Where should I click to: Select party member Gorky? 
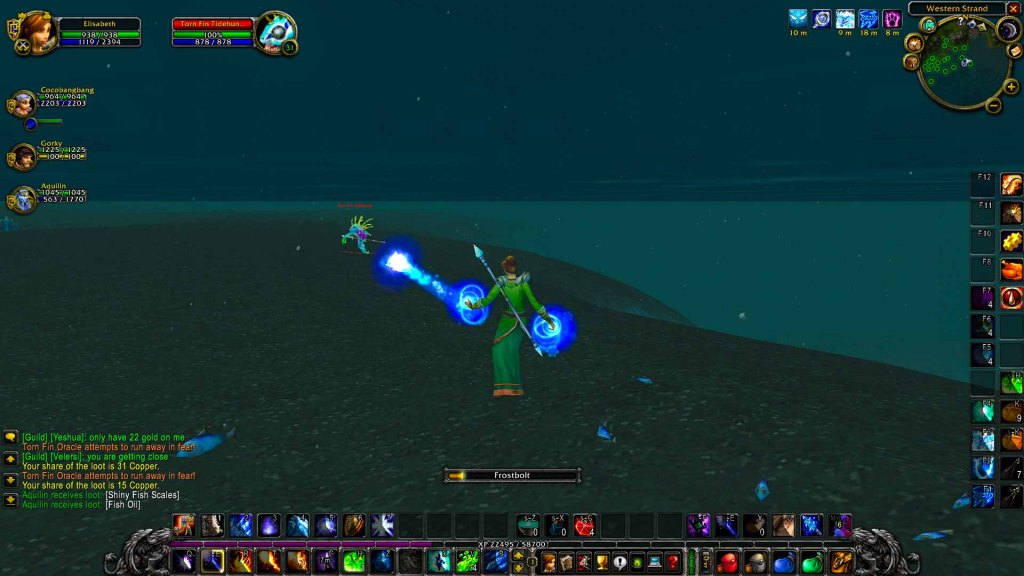pos(23,156)
